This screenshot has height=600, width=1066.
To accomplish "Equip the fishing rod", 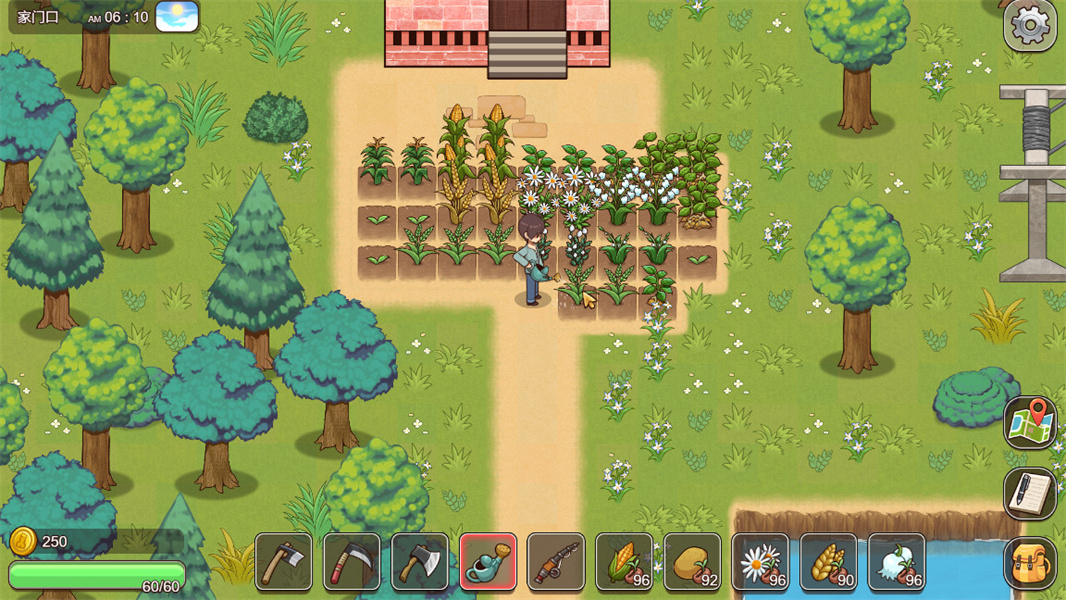I will pyautogui.click(x=556, y=561).
